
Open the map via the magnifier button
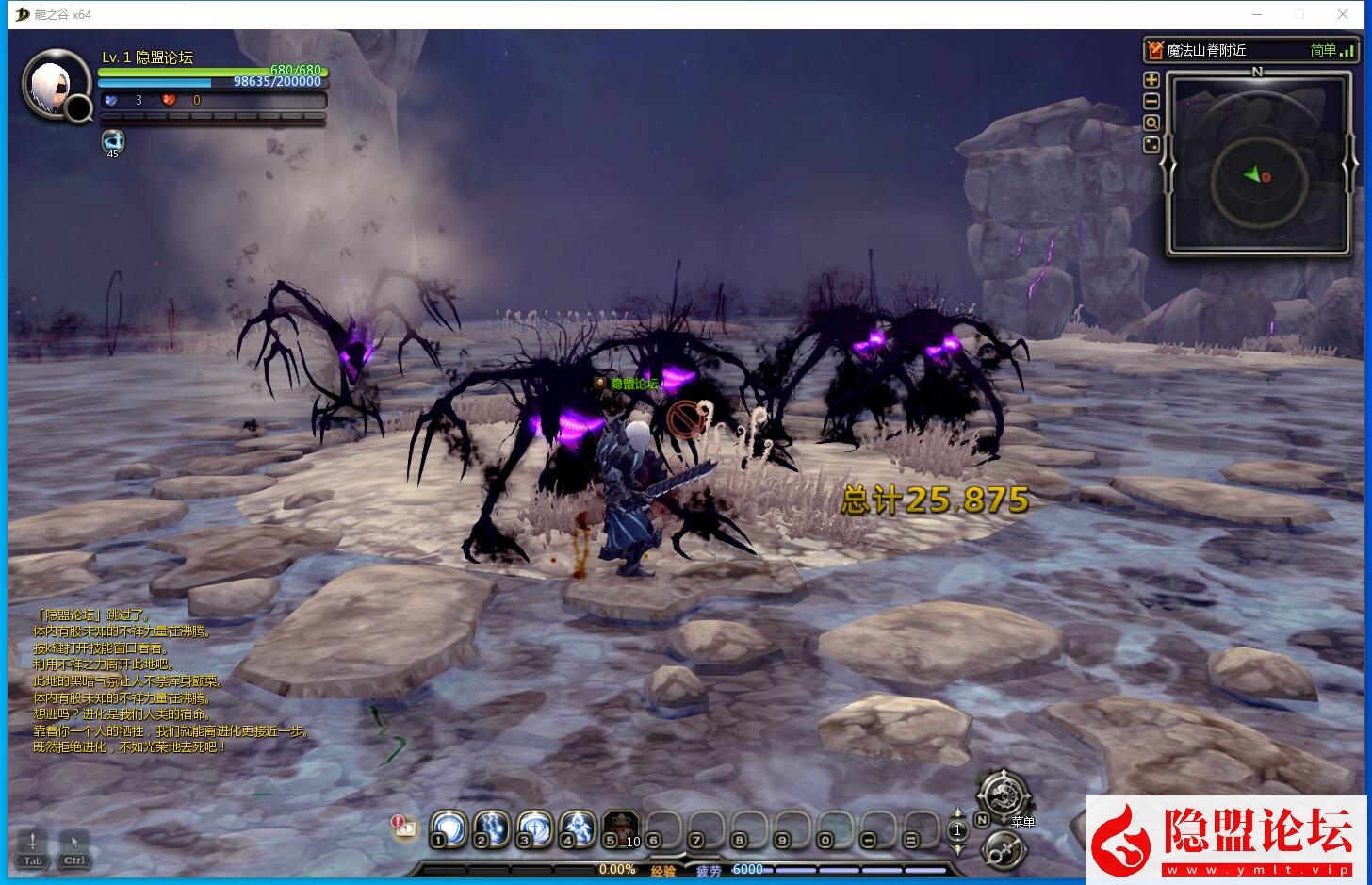(1151, 123)
